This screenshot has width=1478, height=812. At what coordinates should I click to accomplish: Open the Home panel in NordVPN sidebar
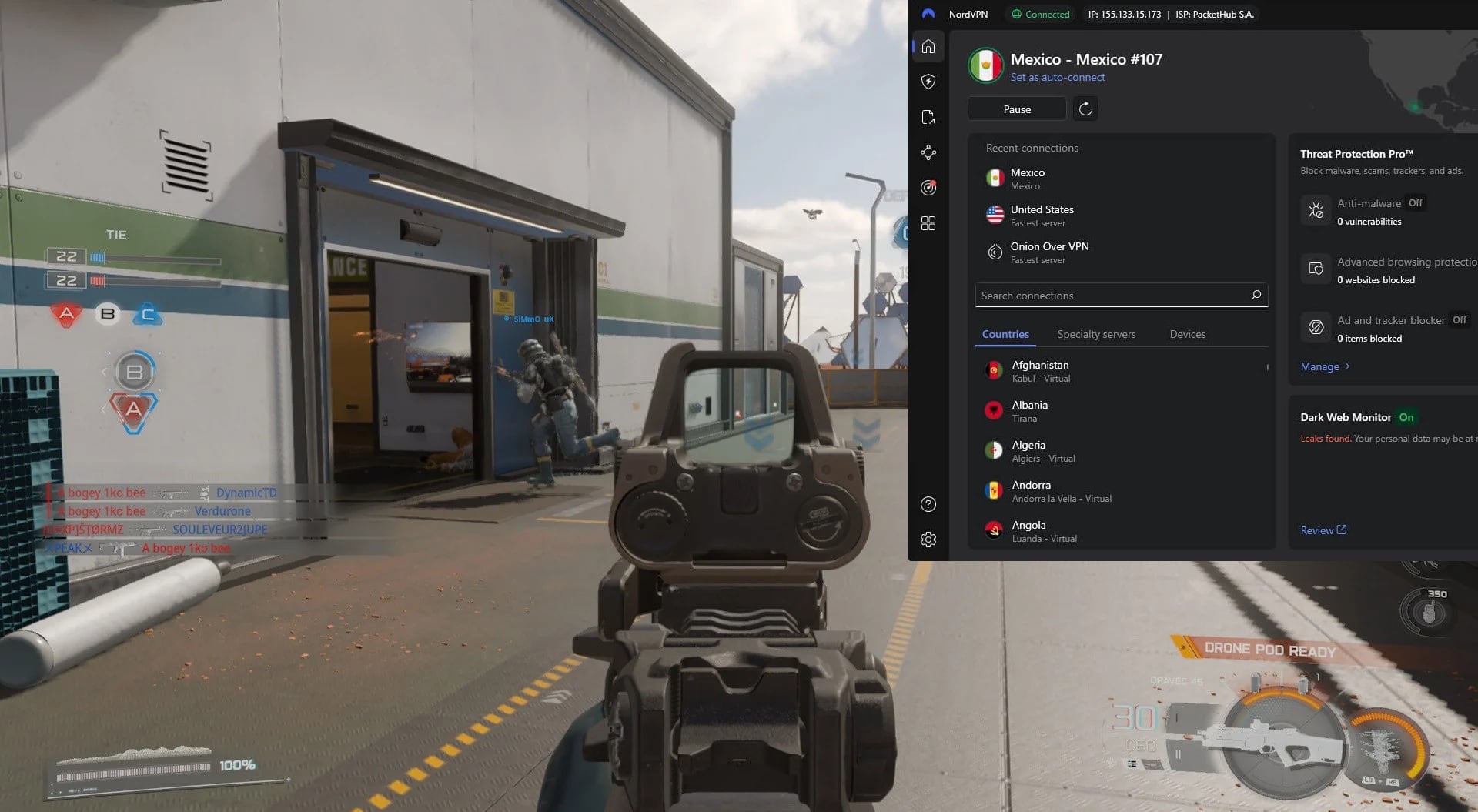coord(928,46)
